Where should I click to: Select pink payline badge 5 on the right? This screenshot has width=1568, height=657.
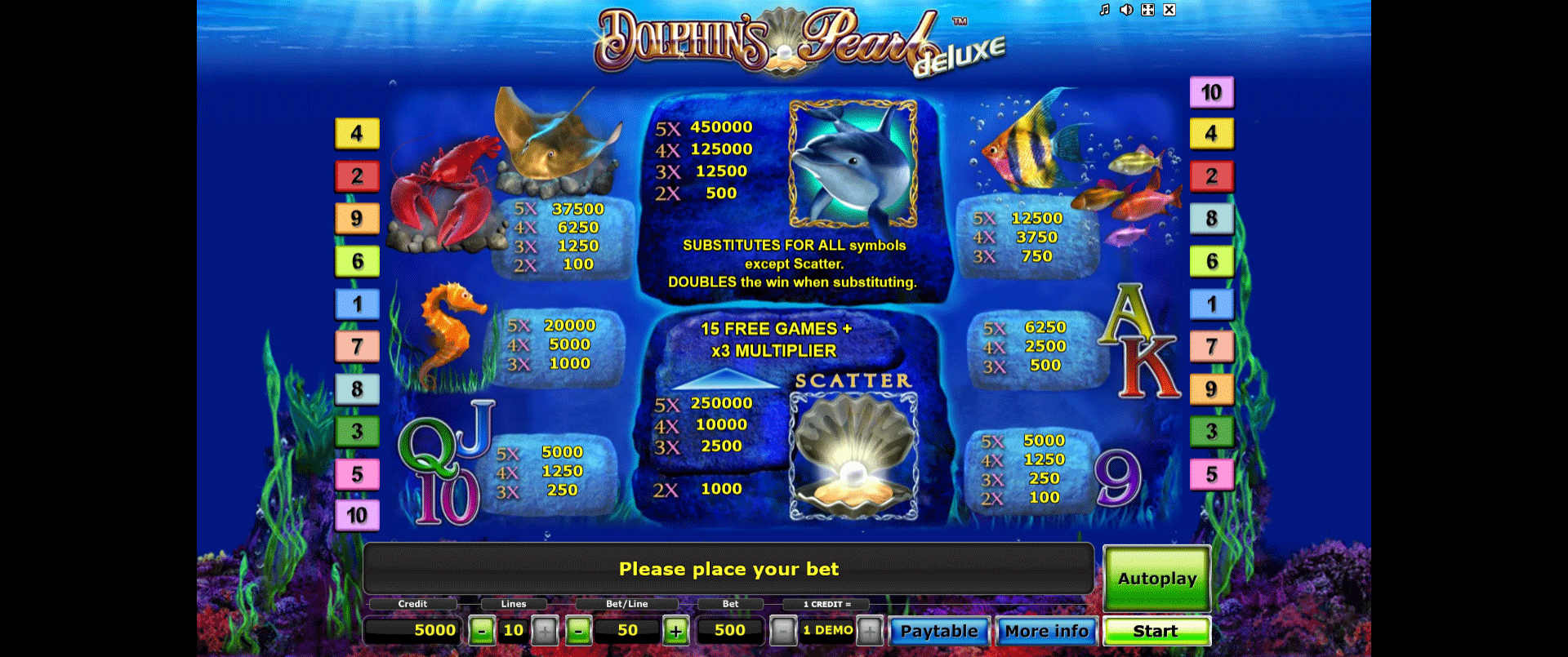click(1212, 473)
